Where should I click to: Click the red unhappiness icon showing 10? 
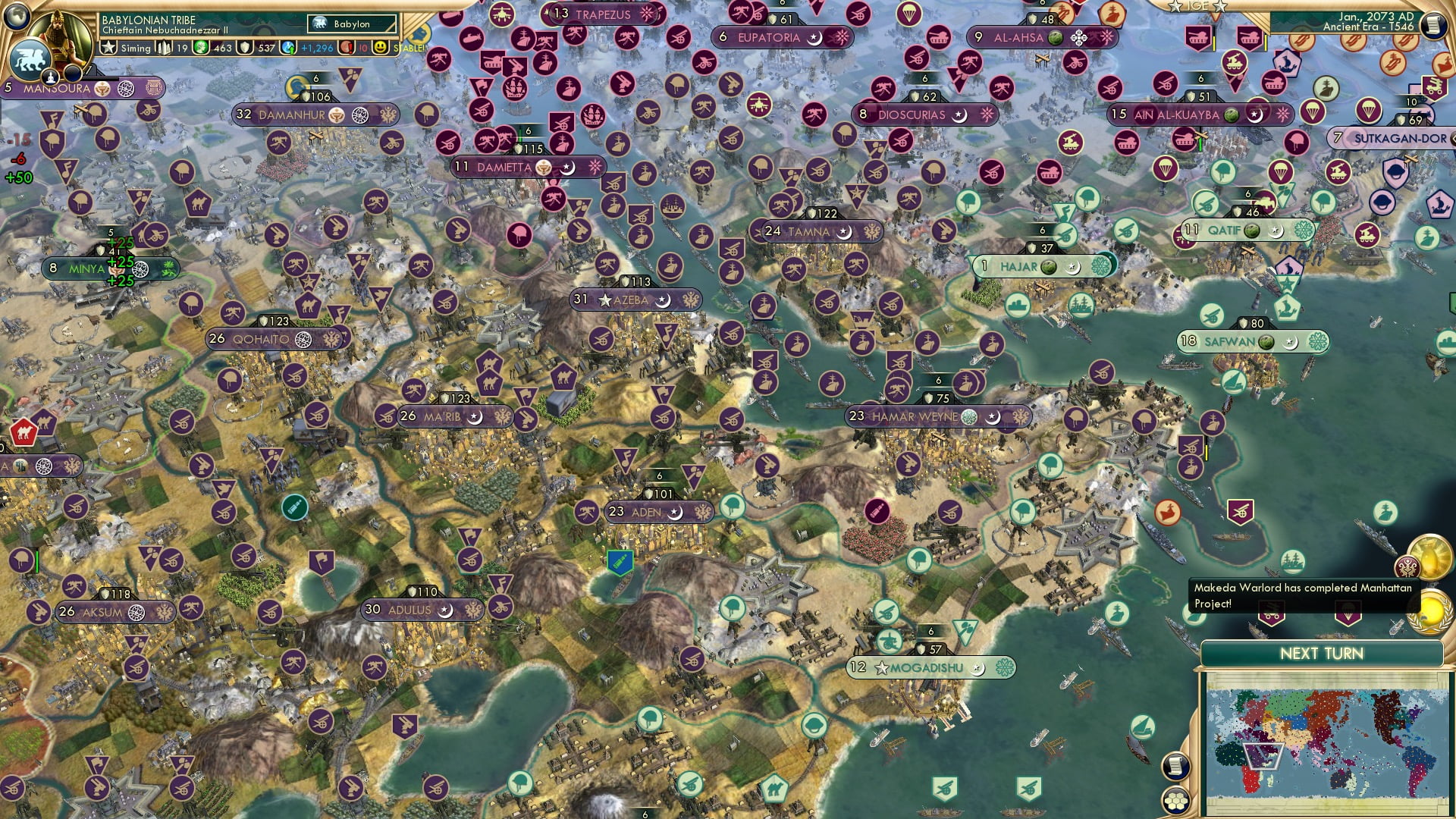pyautogui.click(x=346, y=48)
